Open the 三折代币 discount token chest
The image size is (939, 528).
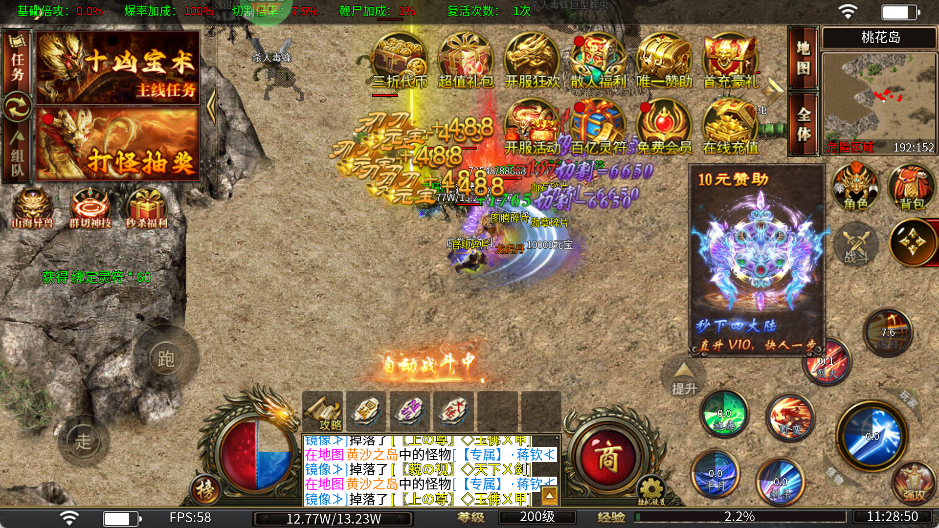pyautogui.click(x=399, y=61)
